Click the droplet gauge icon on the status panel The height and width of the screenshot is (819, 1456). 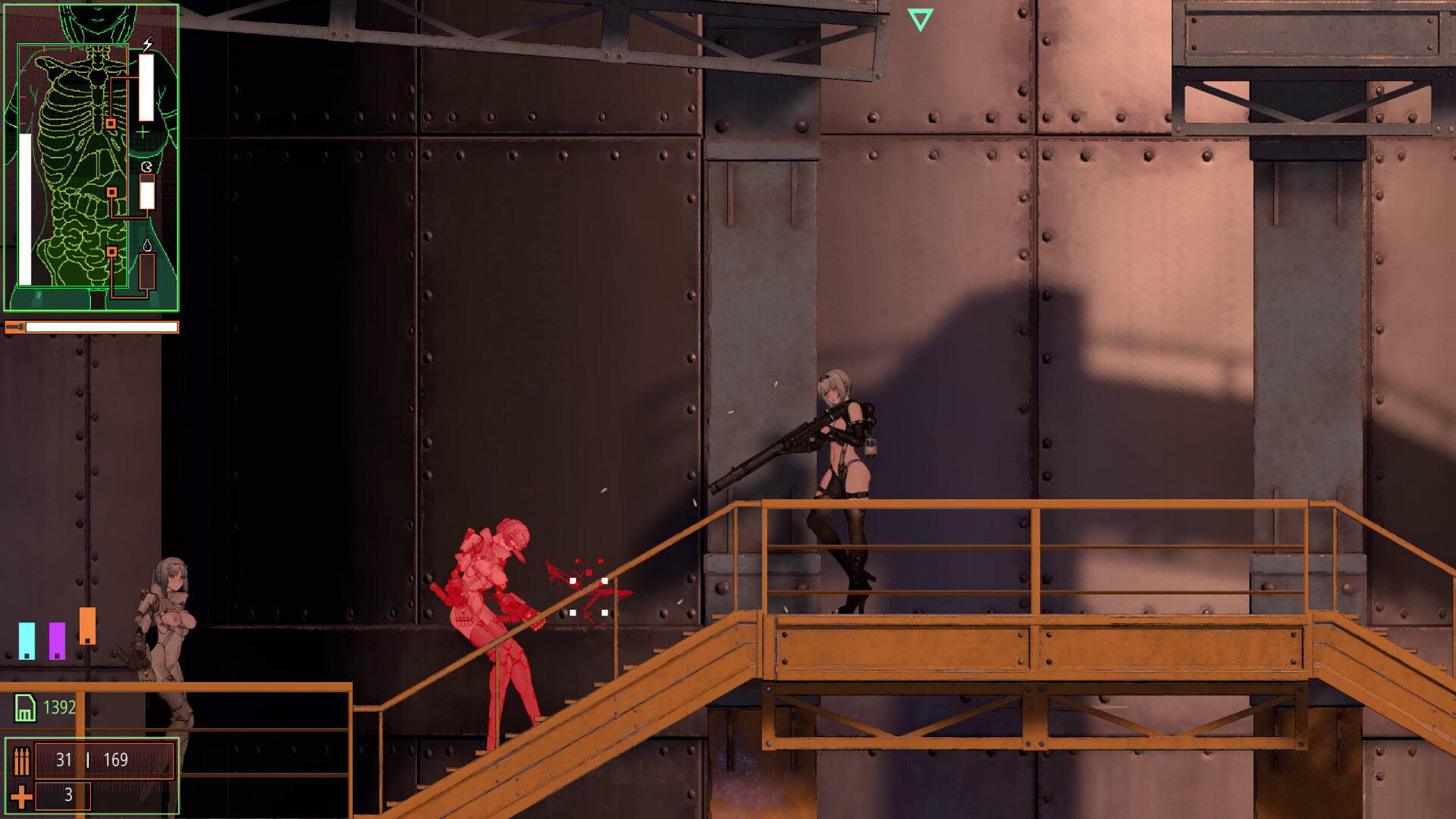click(x=147, y=246)
